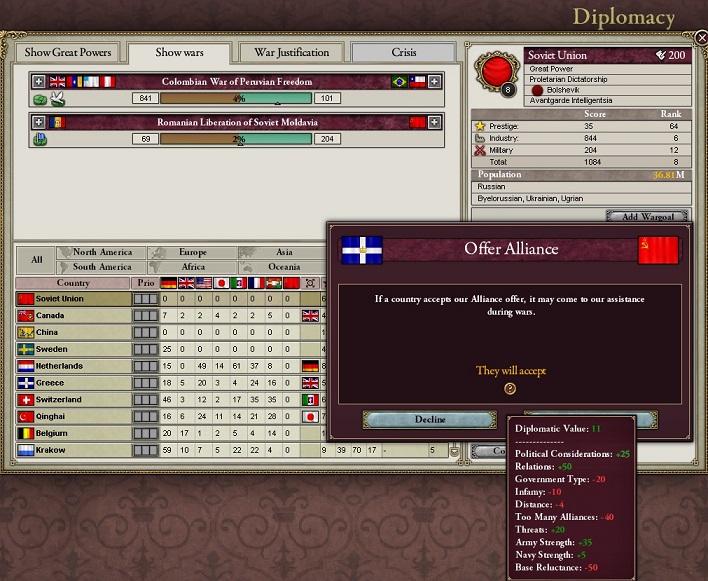Viewport: 708px width, 581px height.
Task: Filter country list by North America
Action: [102, 253]
